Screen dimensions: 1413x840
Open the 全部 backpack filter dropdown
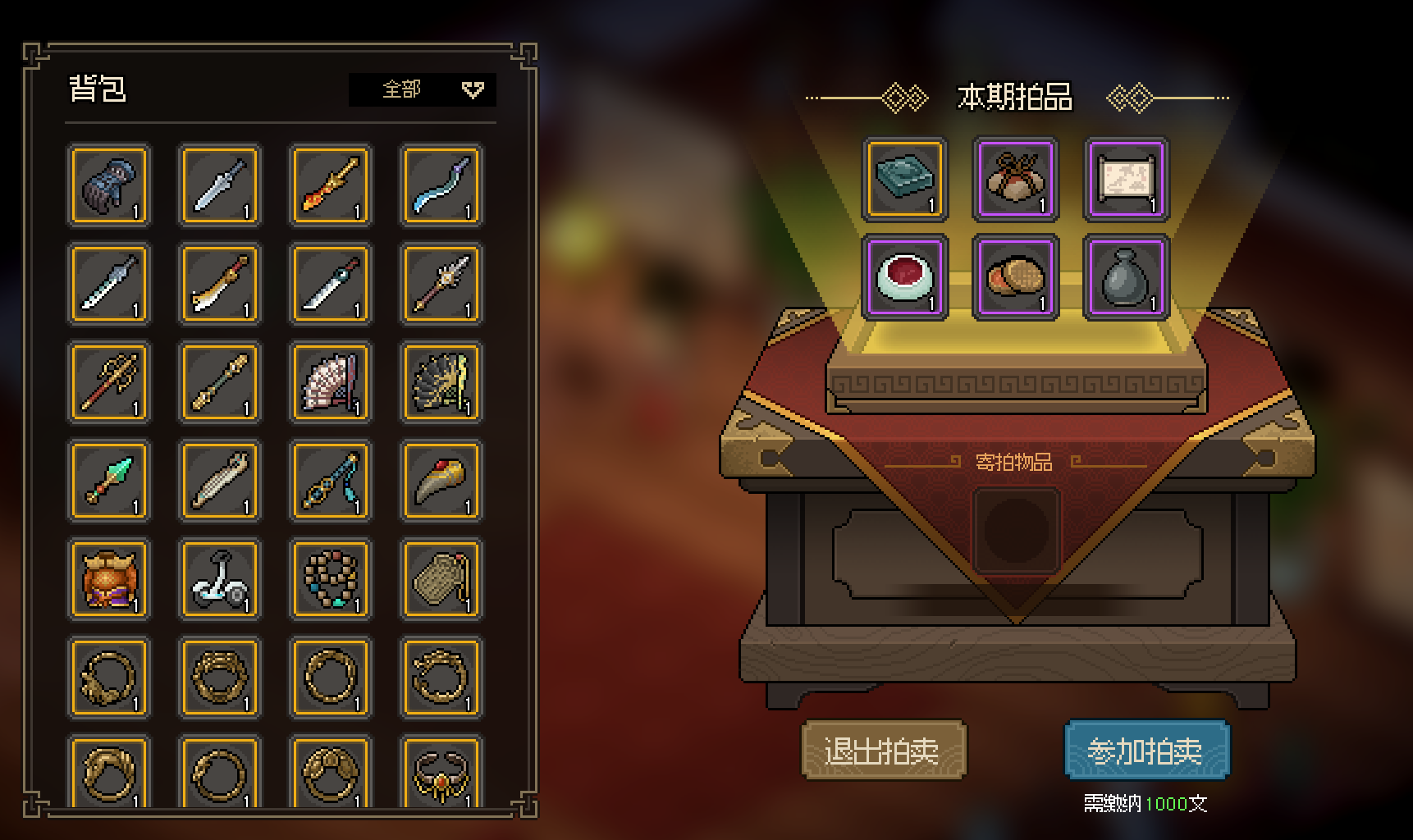(422, 89)
